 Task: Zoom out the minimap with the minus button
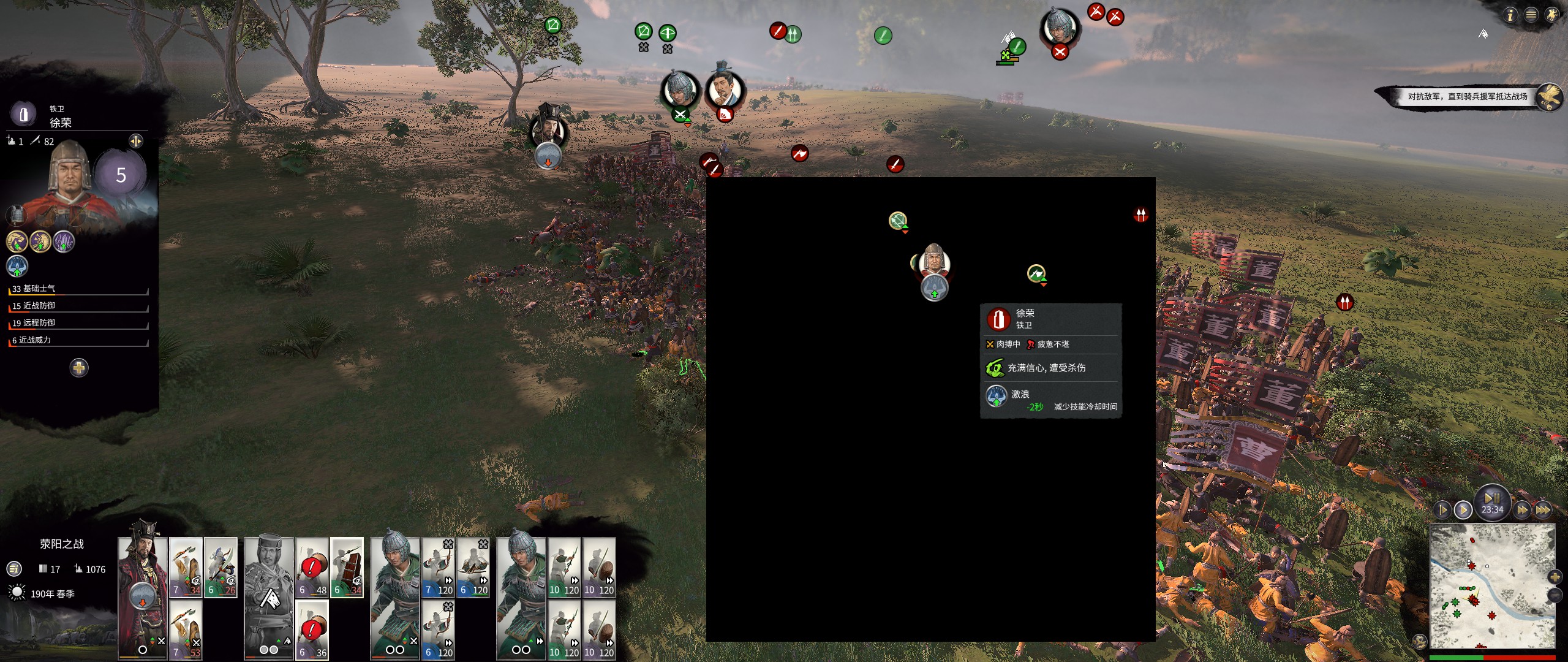coord(1555,595)
